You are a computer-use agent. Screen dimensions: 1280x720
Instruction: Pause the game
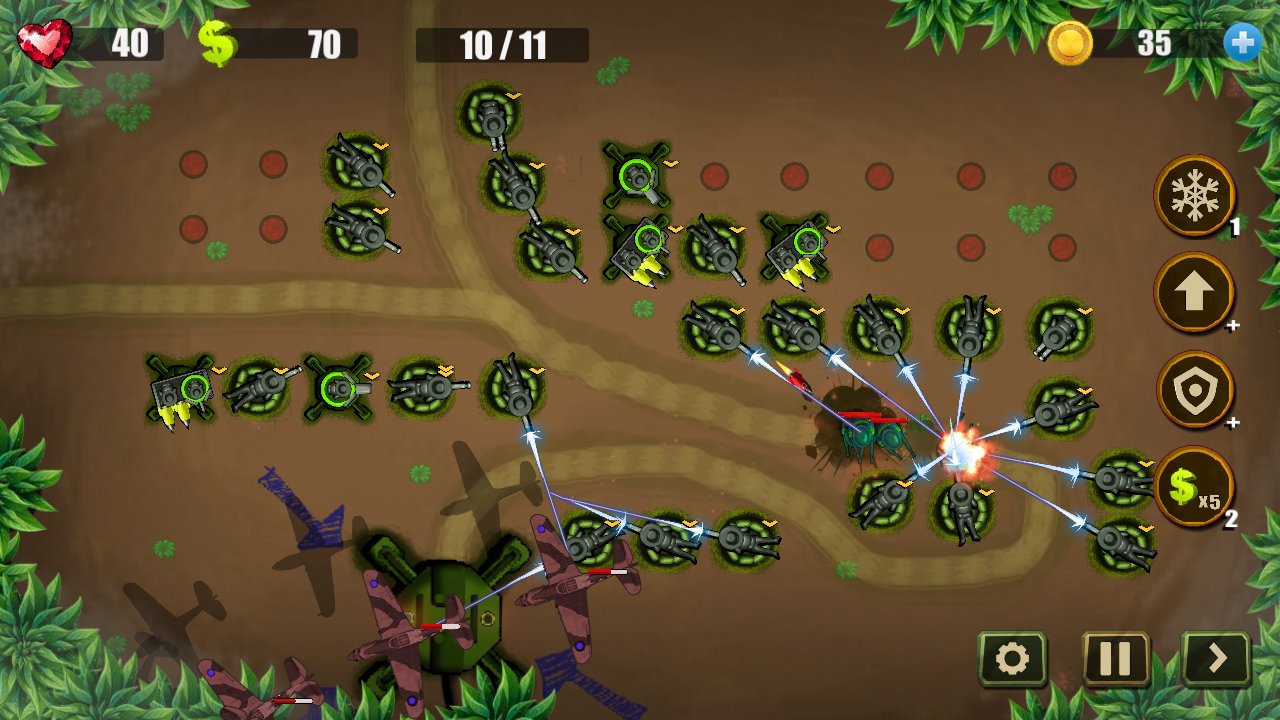pyautogui.click(x=1115, y=659)
